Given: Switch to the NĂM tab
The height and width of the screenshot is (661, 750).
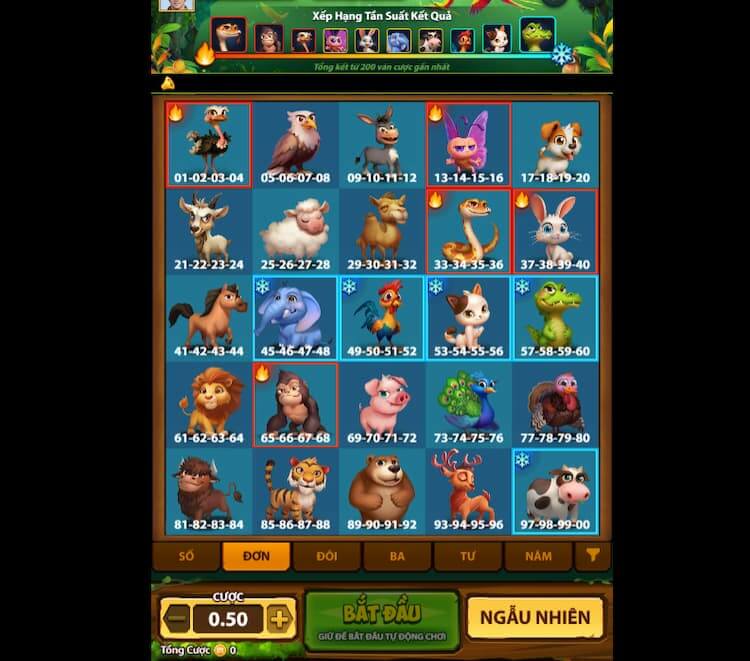Looking at the screenshot, I should 538,556.
